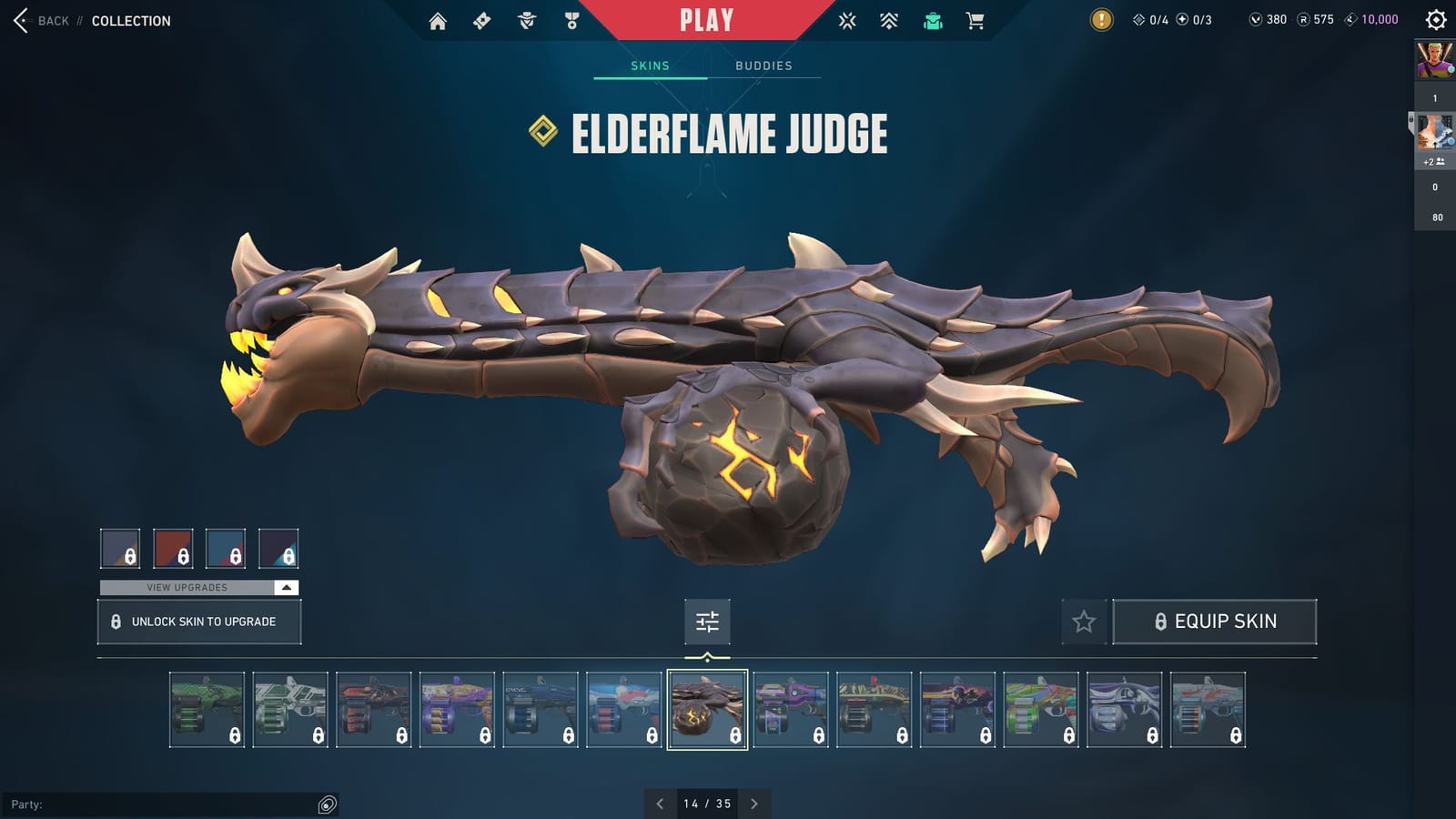1456x819 pixels.
Task: Open the Battlepass ticket icon
Action: pos(482,20)
